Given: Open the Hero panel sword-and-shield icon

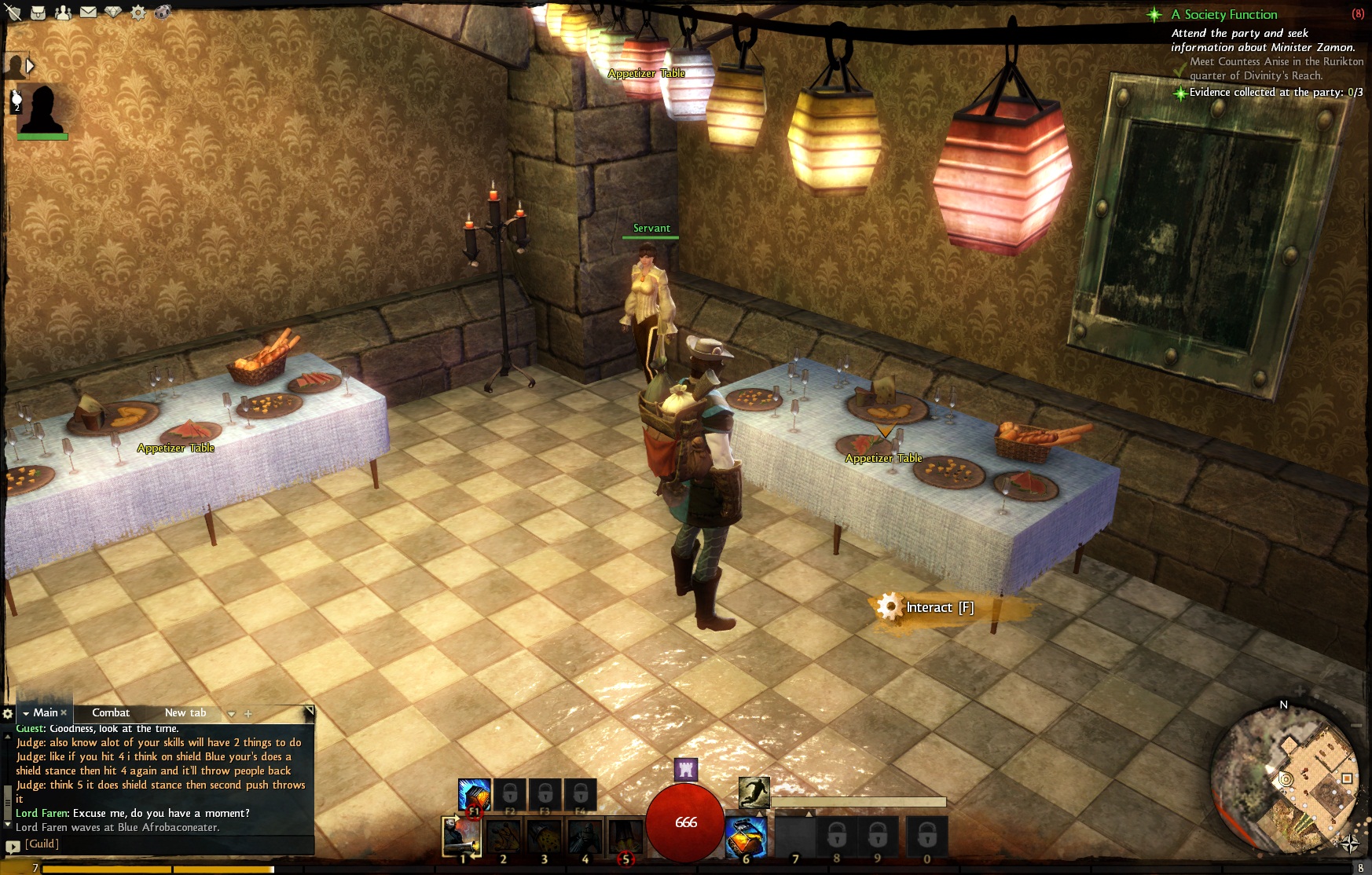Looking at the screenshot, I should 13,13.
